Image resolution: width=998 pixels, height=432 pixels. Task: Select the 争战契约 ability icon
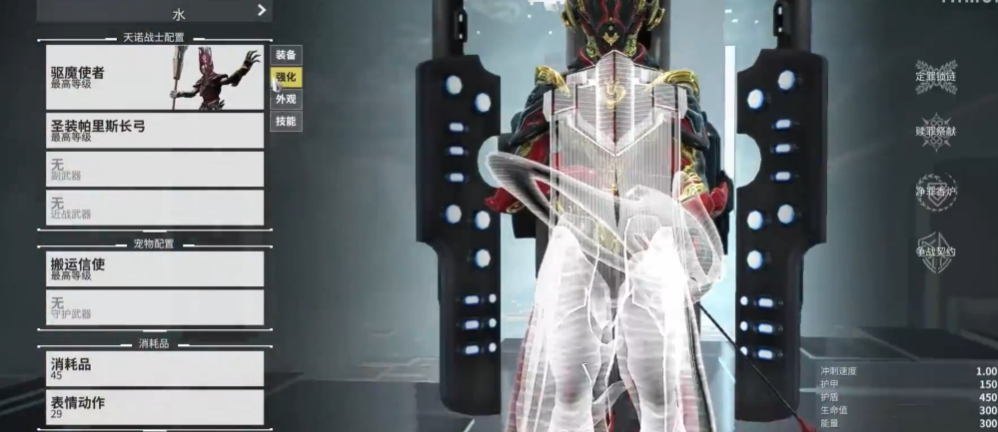click(936, 251)
